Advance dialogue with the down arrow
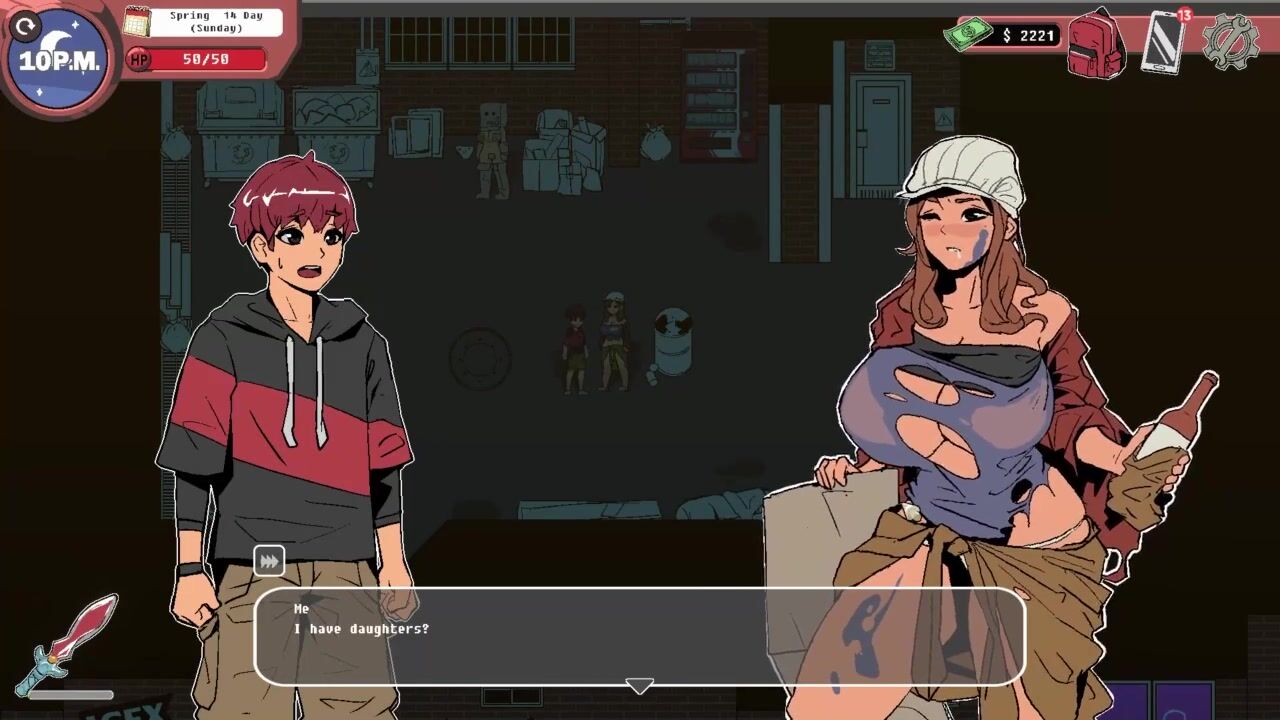 (x=639, y=686)
